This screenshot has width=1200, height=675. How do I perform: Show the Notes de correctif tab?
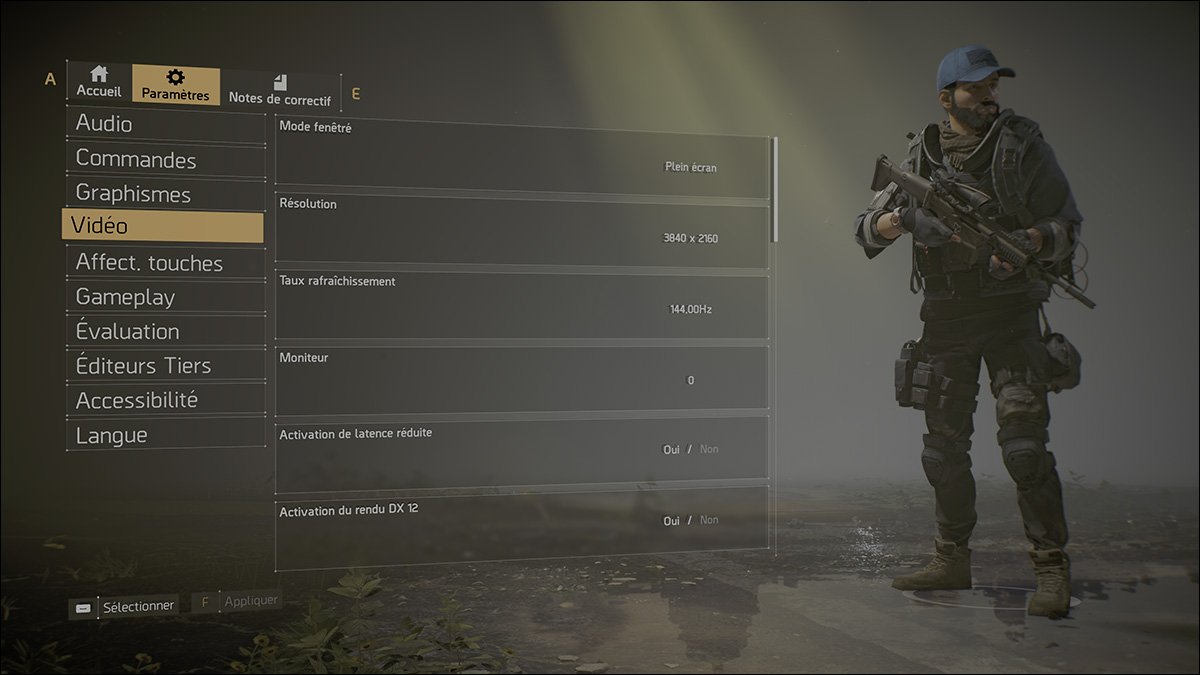click(x=279, y=90)
